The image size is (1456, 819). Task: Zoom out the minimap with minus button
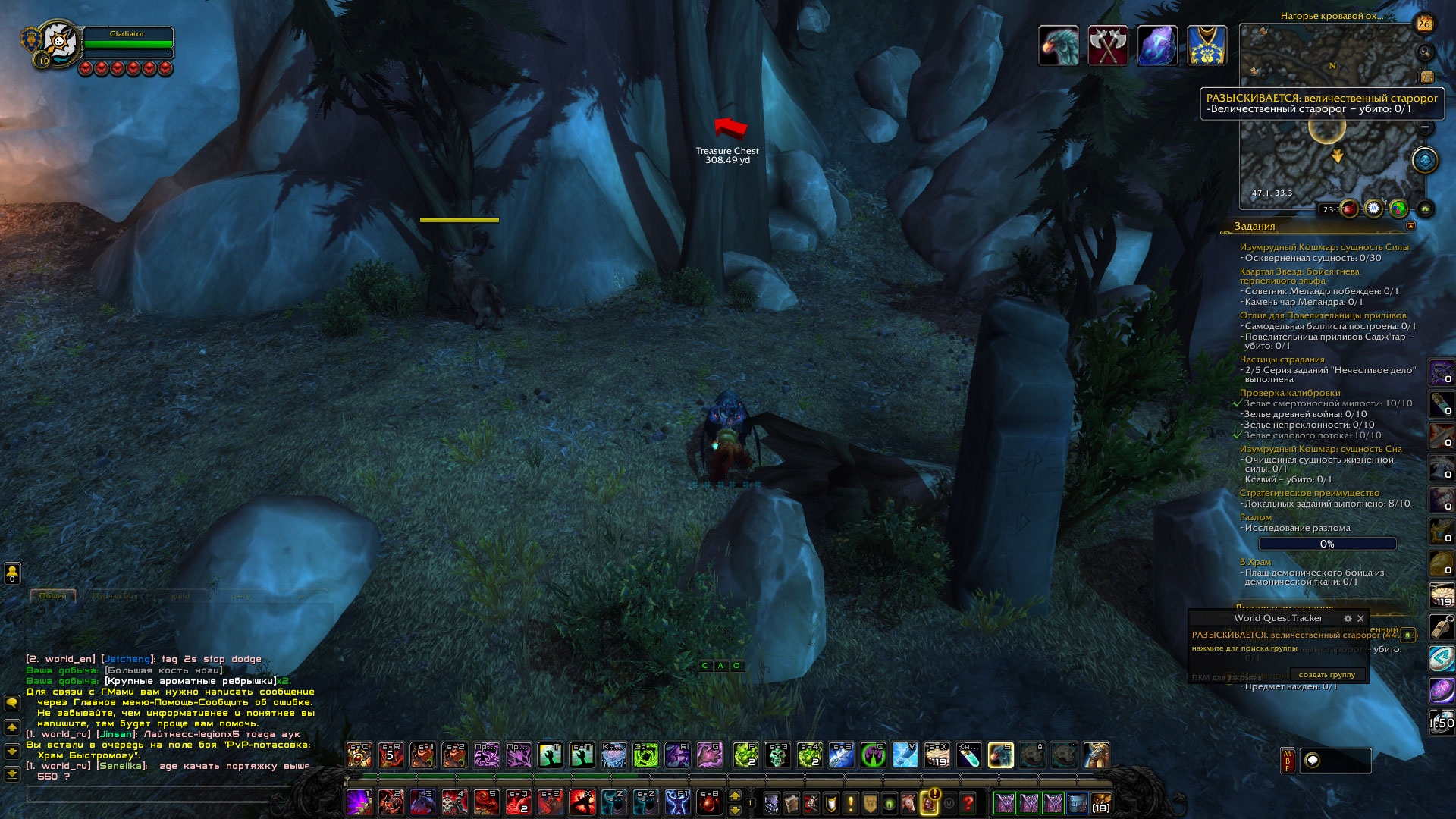tap(1425, 127)
